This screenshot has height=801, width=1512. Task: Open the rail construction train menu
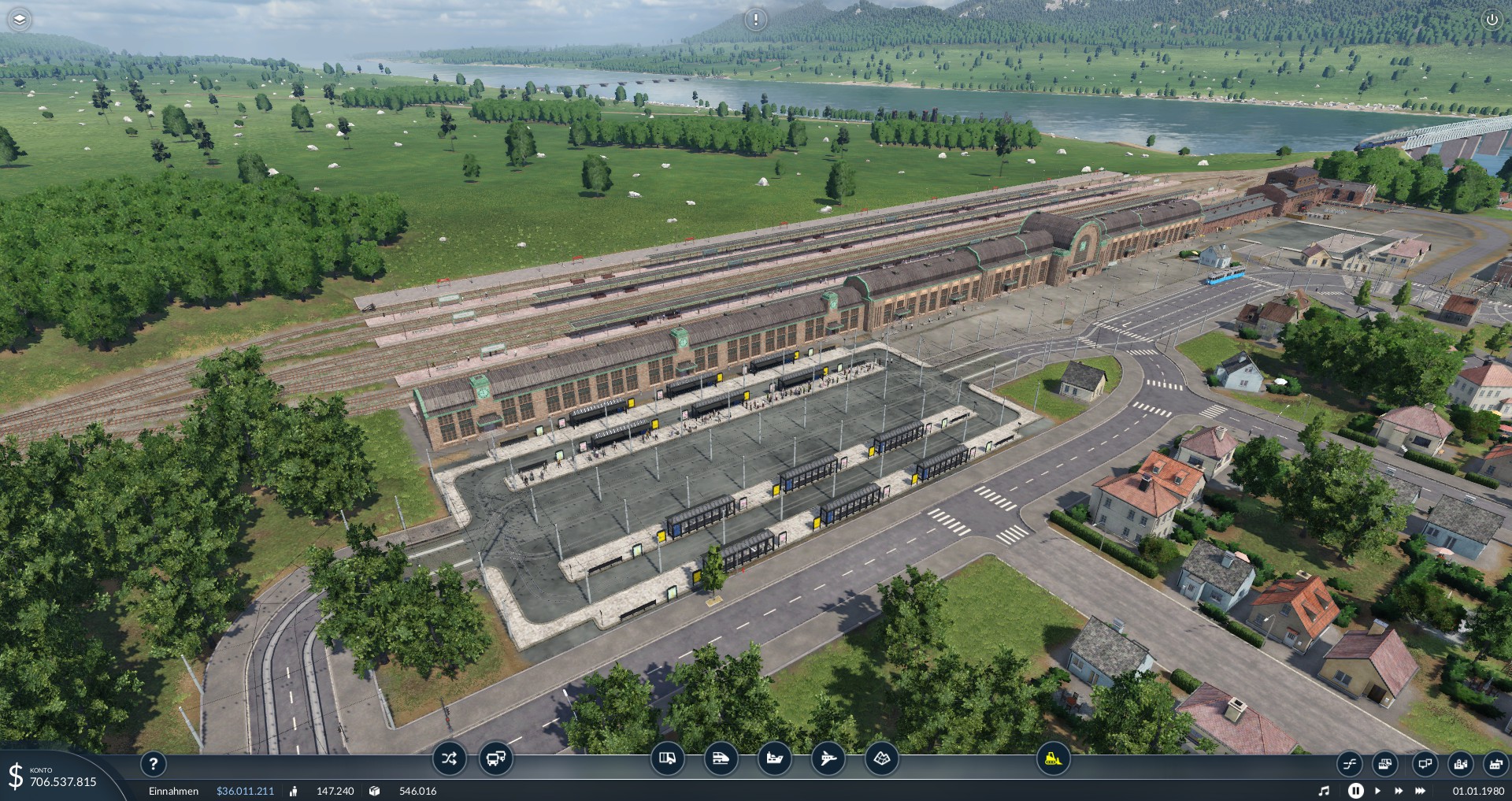pos(721,759)
